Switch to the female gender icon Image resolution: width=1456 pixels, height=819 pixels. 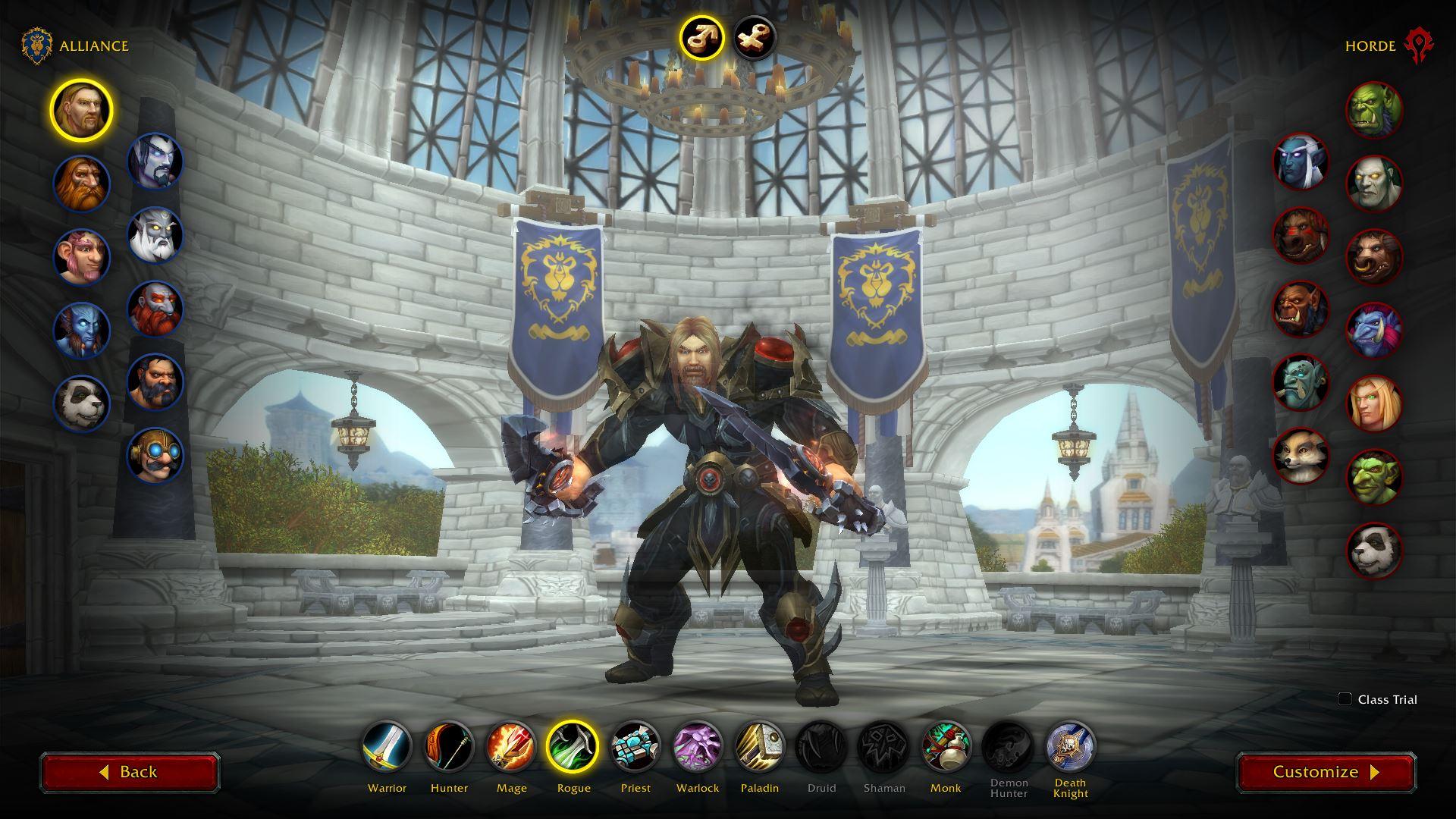tap(755, 37)
